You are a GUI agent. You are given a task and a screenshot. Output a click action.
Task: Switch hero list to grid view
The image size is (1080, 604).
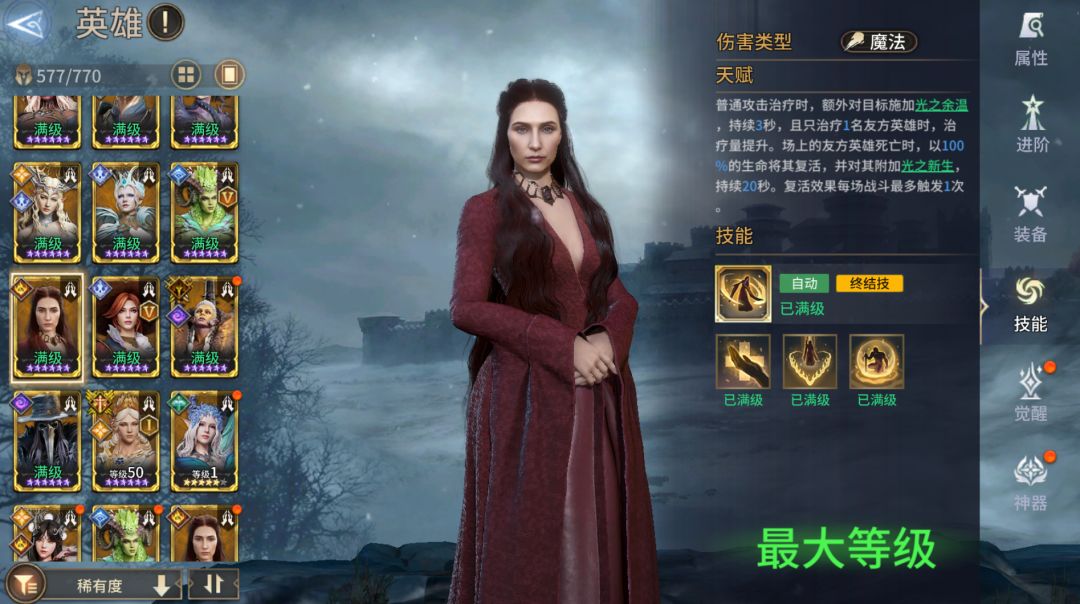(185, 75)
